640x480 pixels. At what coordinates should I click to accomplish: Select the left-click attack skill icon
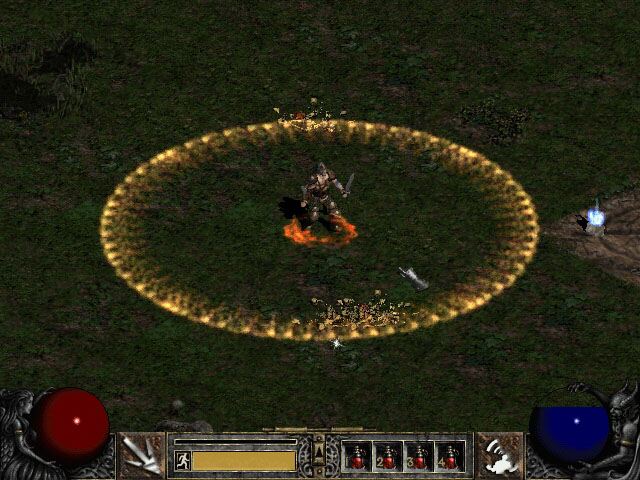pos(141,456)
